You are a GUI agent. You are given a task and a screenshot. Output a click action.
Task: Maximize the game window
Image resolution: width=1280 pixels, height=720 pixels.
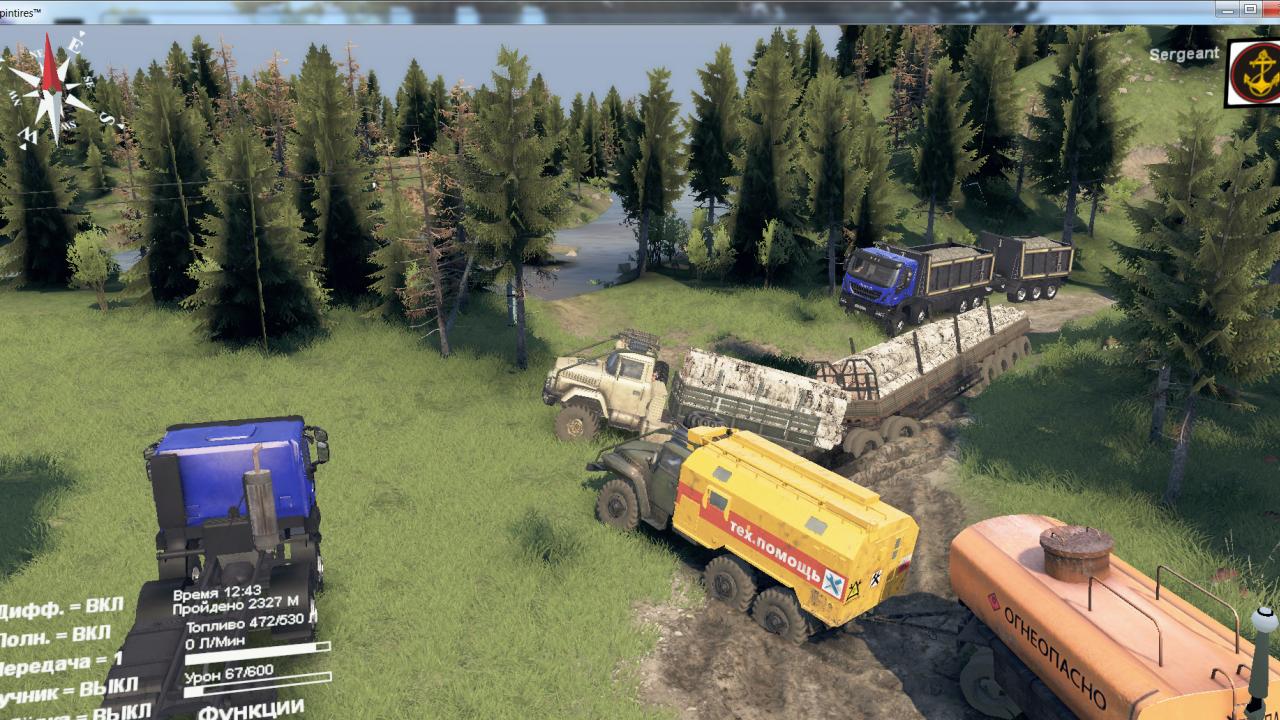pyautogui.click(x=1250, y=9)
